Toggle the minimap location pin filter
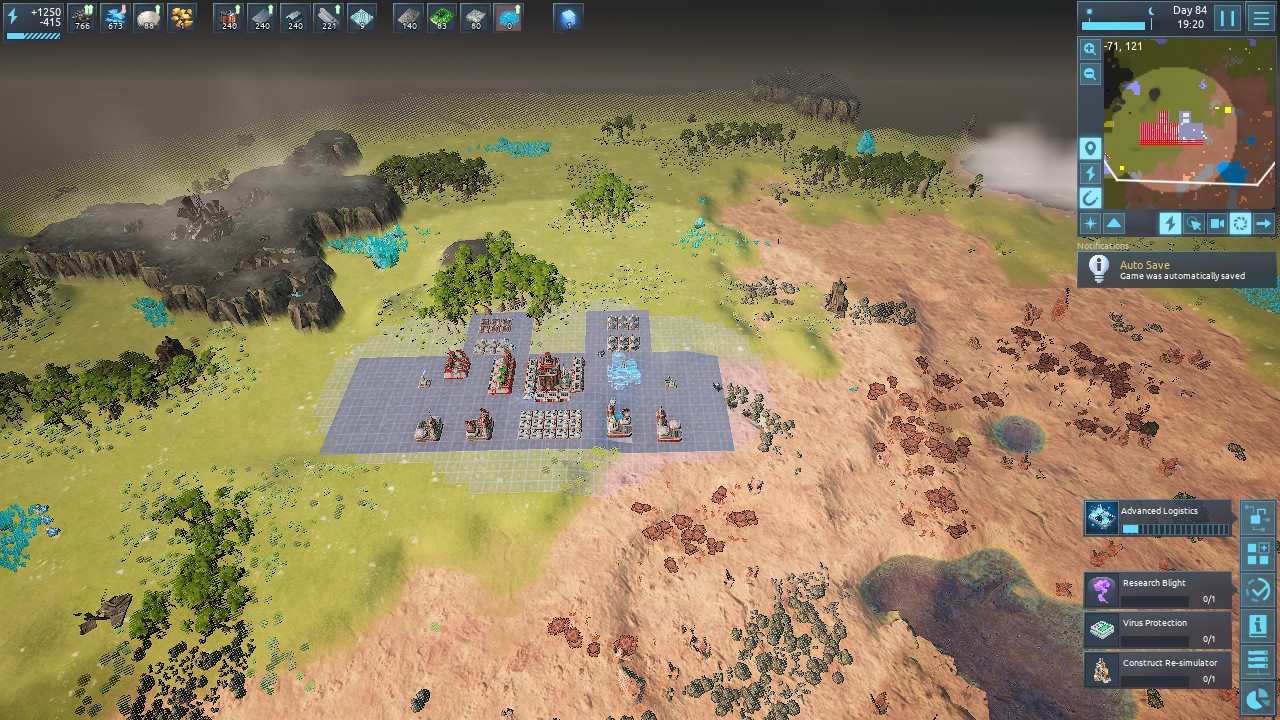Image resolution: width=1280 pixels, height=720 pixels. tap(1090, 149)
